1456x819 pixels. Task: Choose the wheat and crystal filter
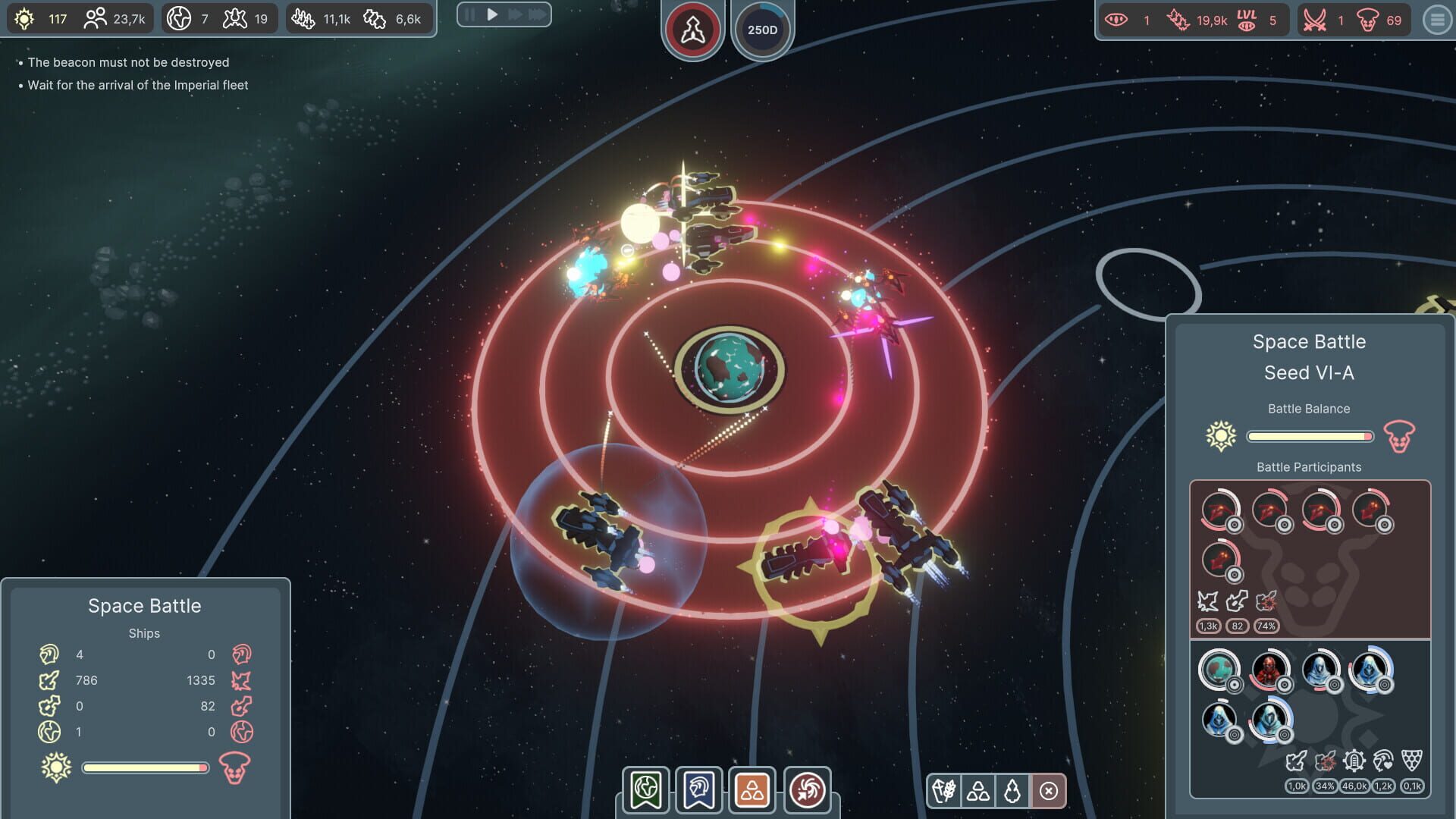[x=944, y=791]
